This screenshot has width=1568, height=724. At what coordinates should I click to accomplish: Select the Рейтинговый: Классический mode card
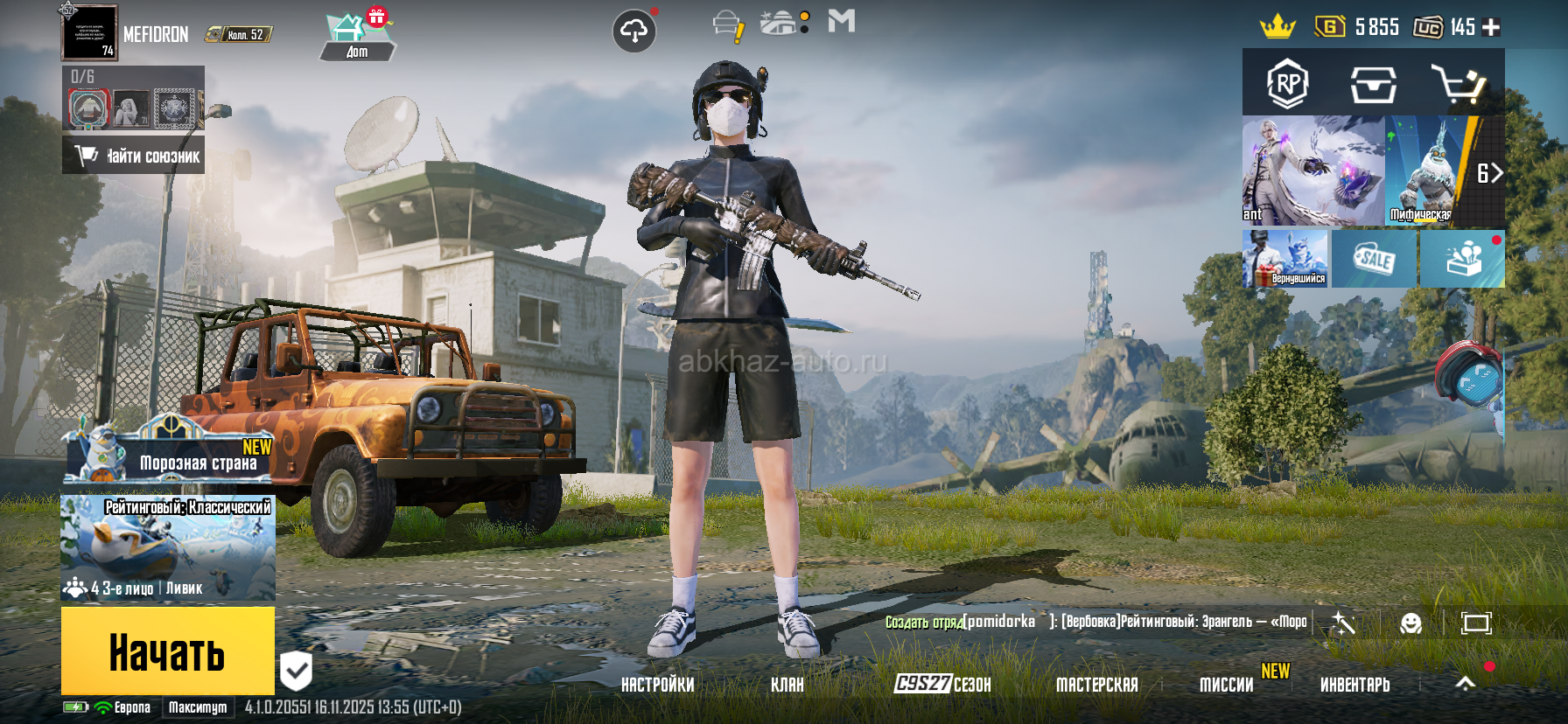point(168,547)
